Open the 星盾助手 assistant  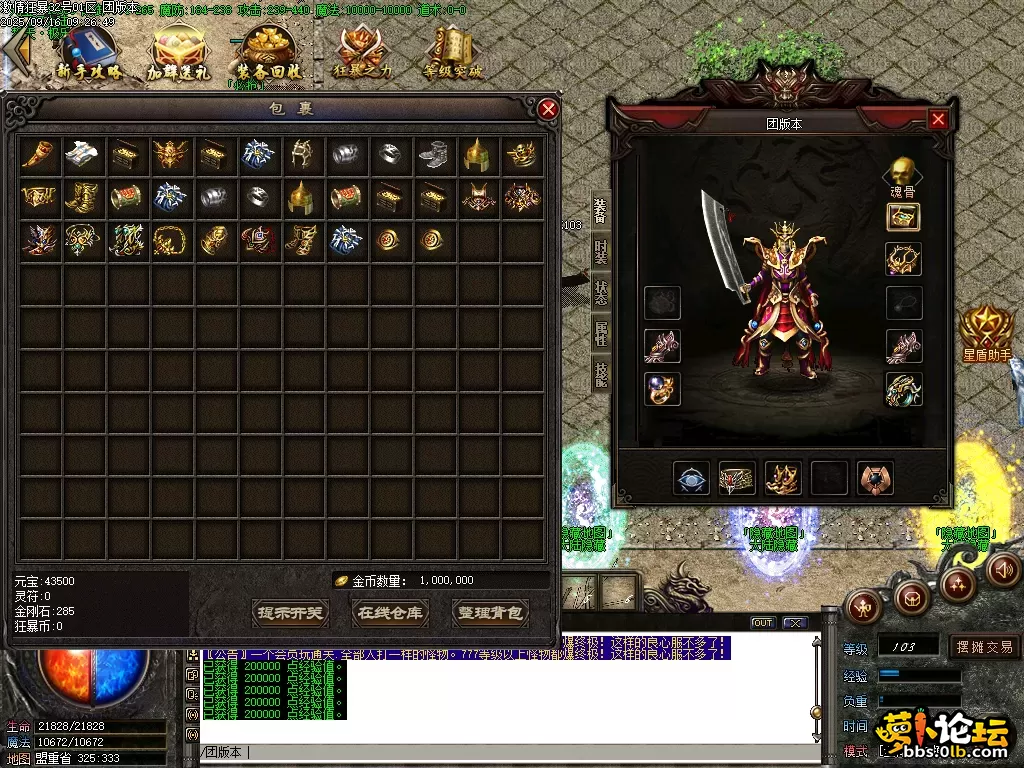[x=986, y=329]
